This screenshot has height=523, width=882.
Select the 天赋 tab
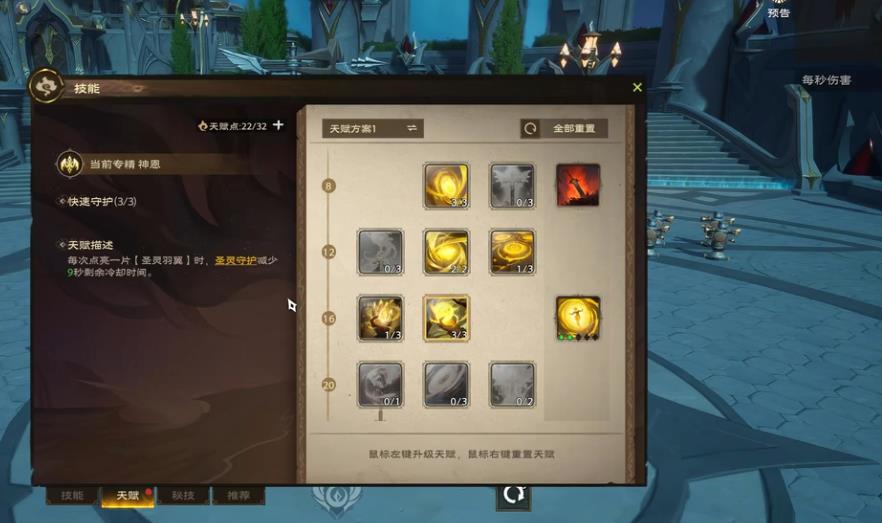(x=128, y=496)
